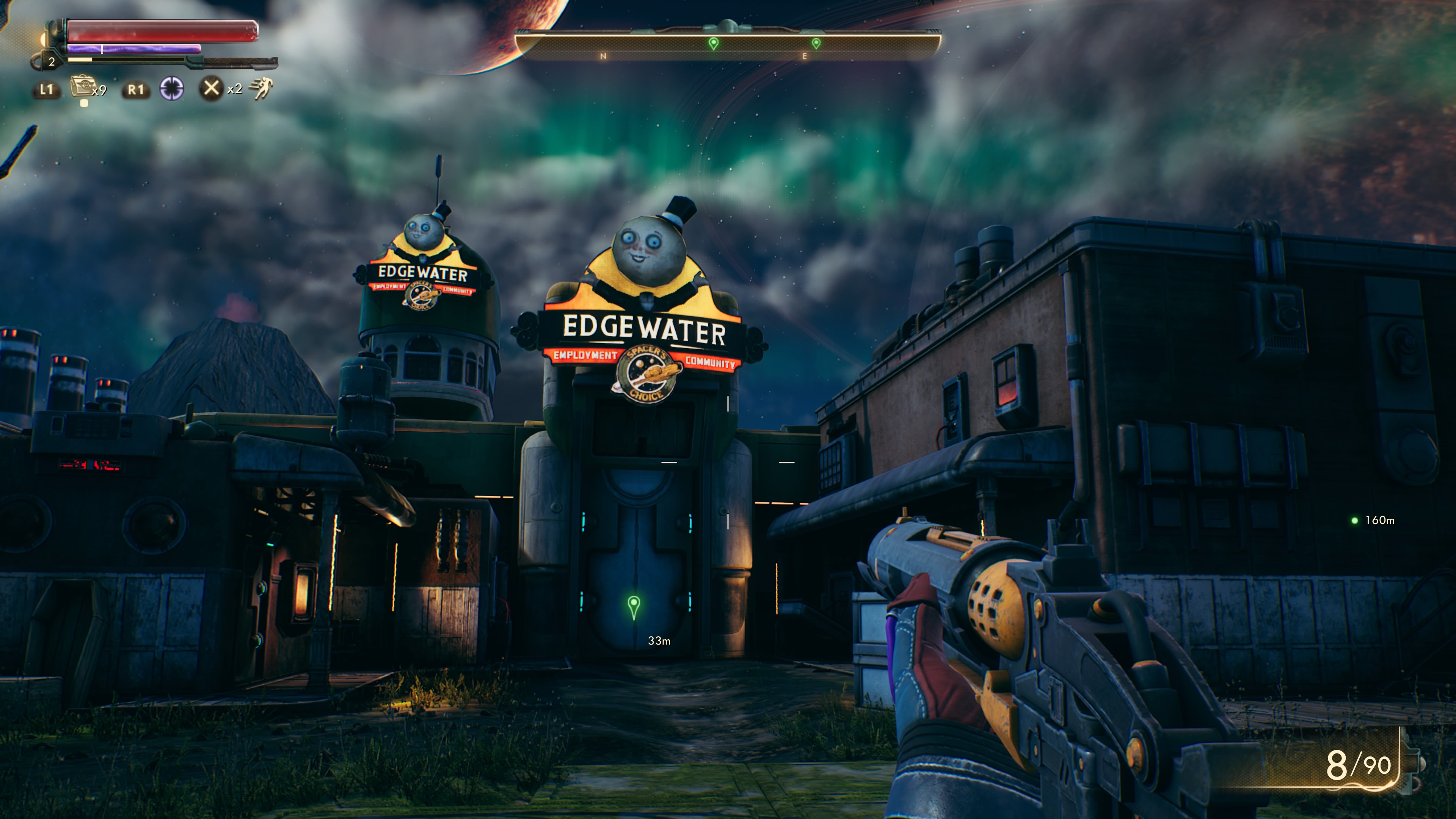Click the green marker nearest E on compass
The width and height of the screenshot is (1456, 819).
click(816, 43)
